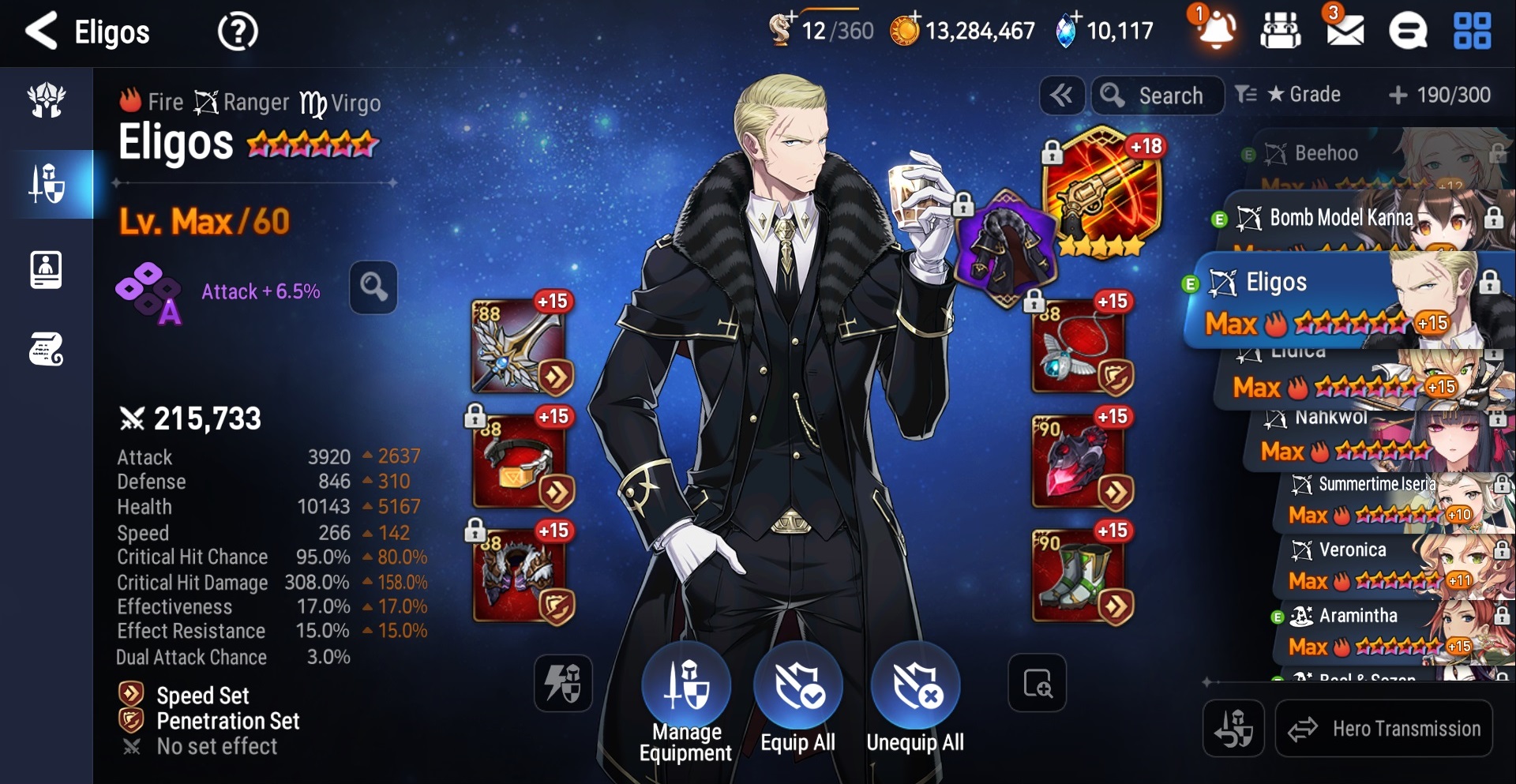This screenshot has height=784, width=1516.
Task: Open Hero Transmission
Action: (1384, 729)
